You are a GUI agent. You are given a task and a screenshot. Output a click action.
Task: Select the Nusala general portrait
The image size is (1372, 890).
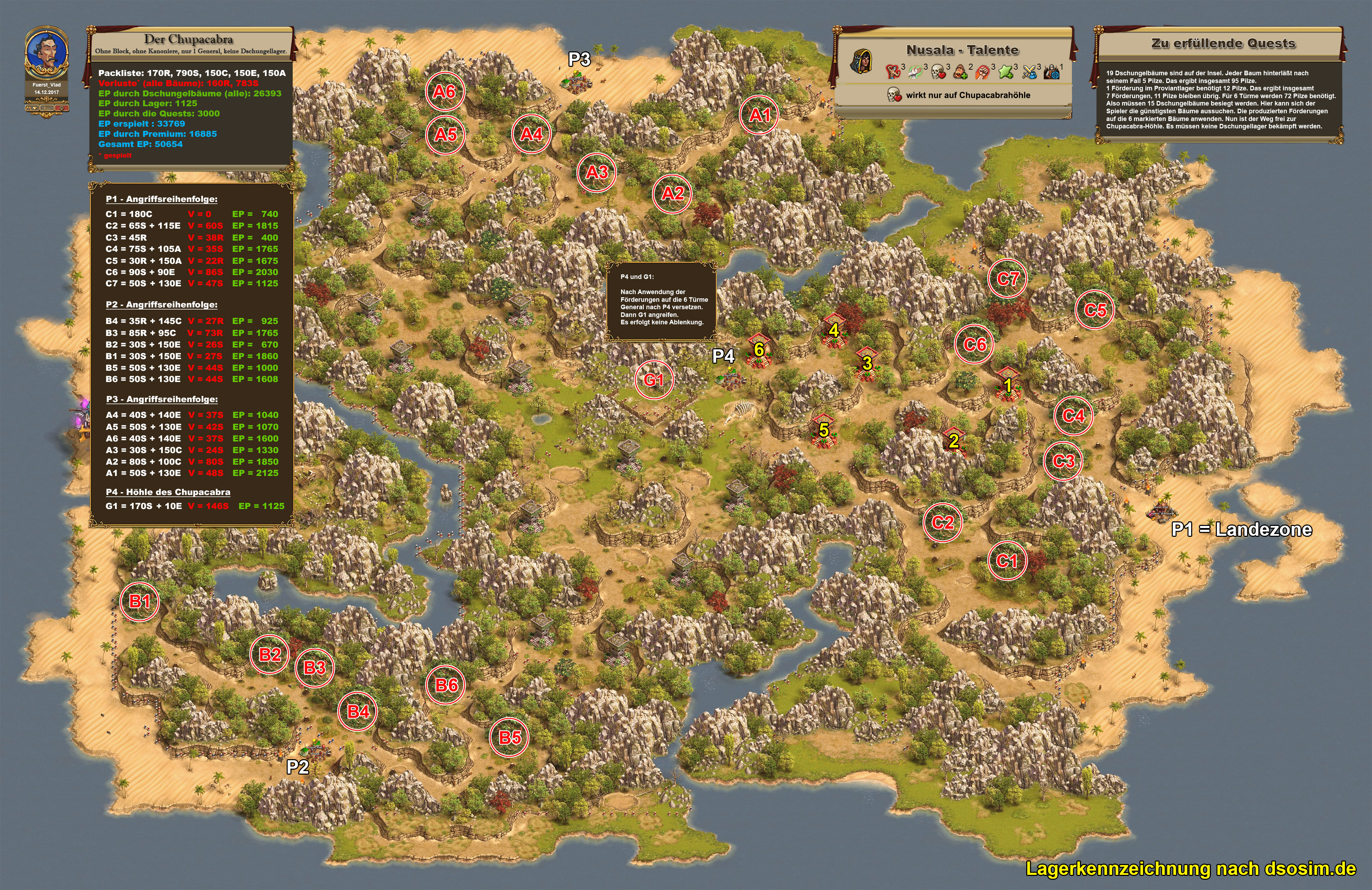862,62
